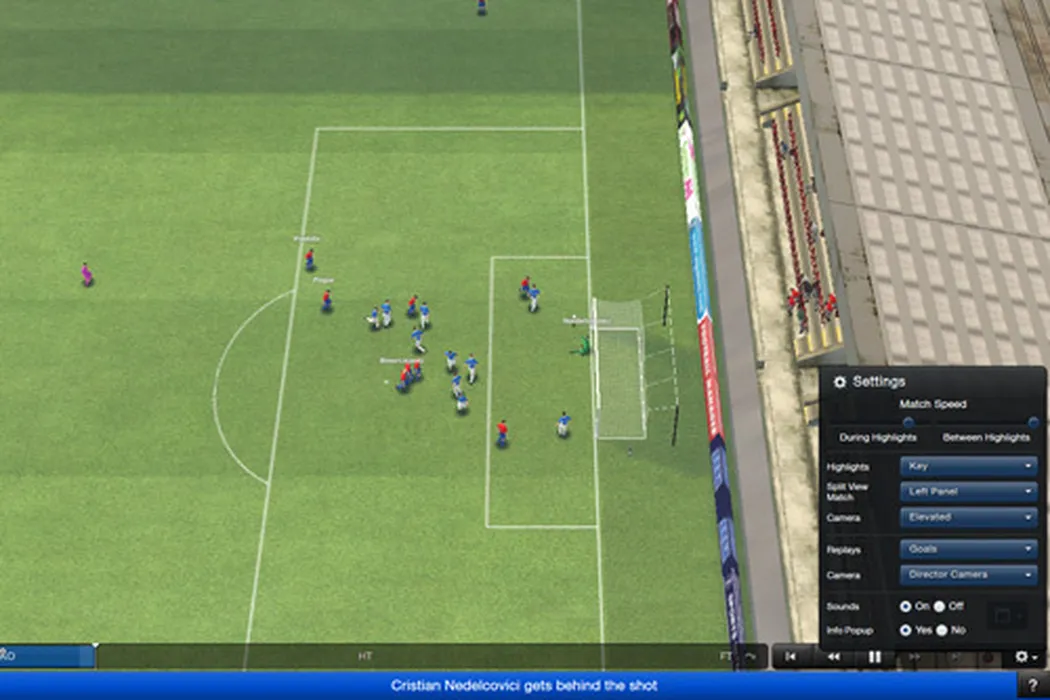
Task: Skip back to the start of the highlight
Action: 791,657
